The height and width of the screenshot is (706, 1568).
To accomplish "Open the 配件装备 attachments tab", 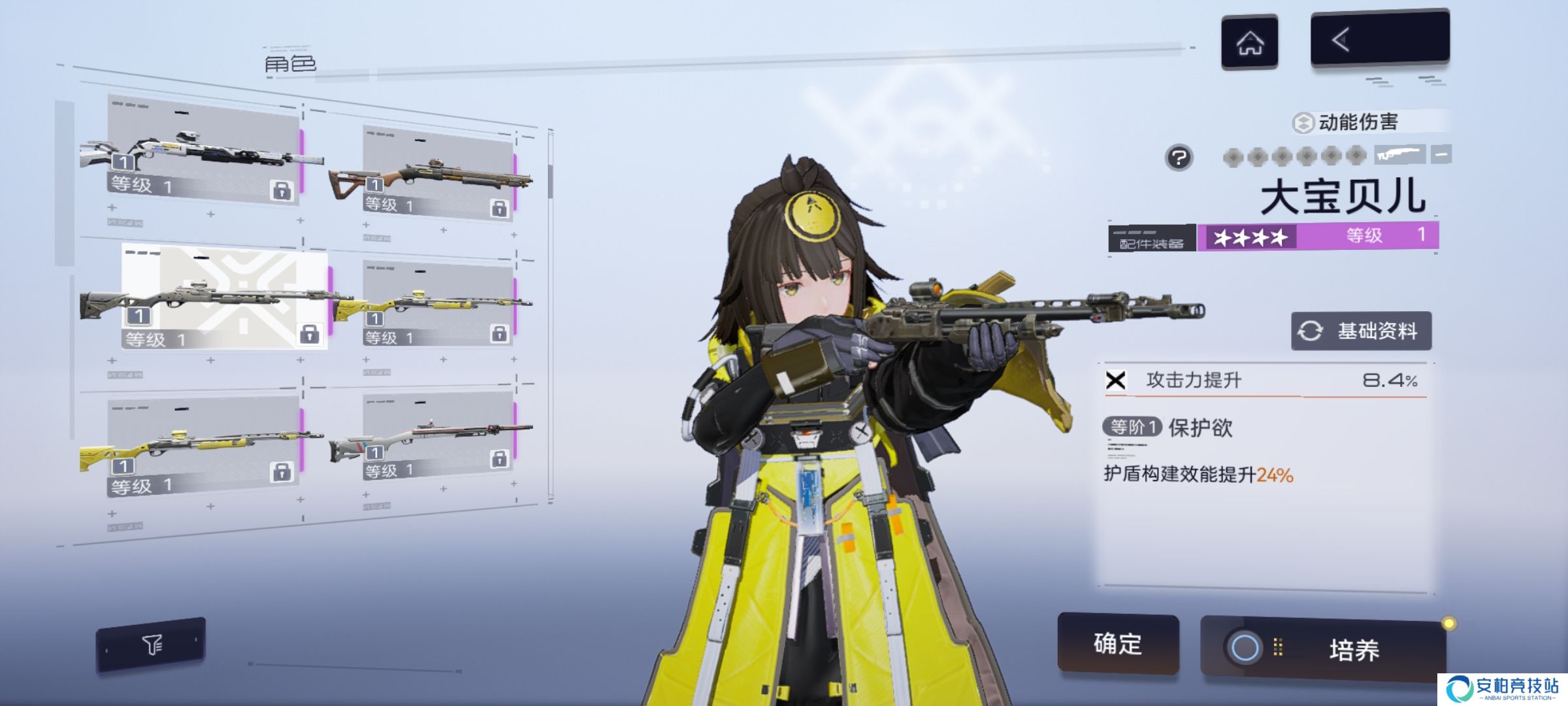I will click(x=1151, y=239).
